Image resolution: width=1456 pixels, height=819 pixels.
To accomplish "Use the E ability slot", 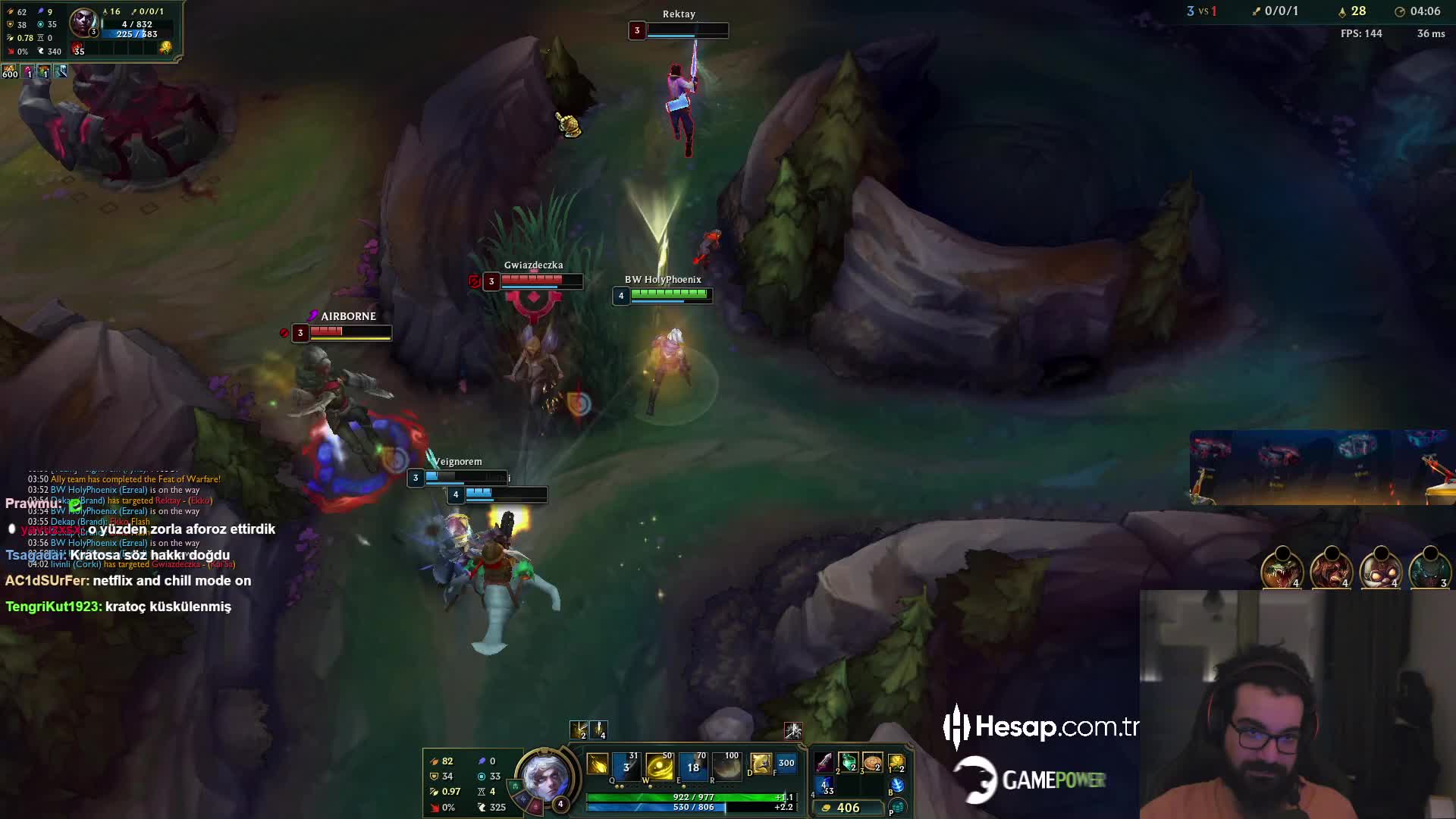I will coord(693,766).
